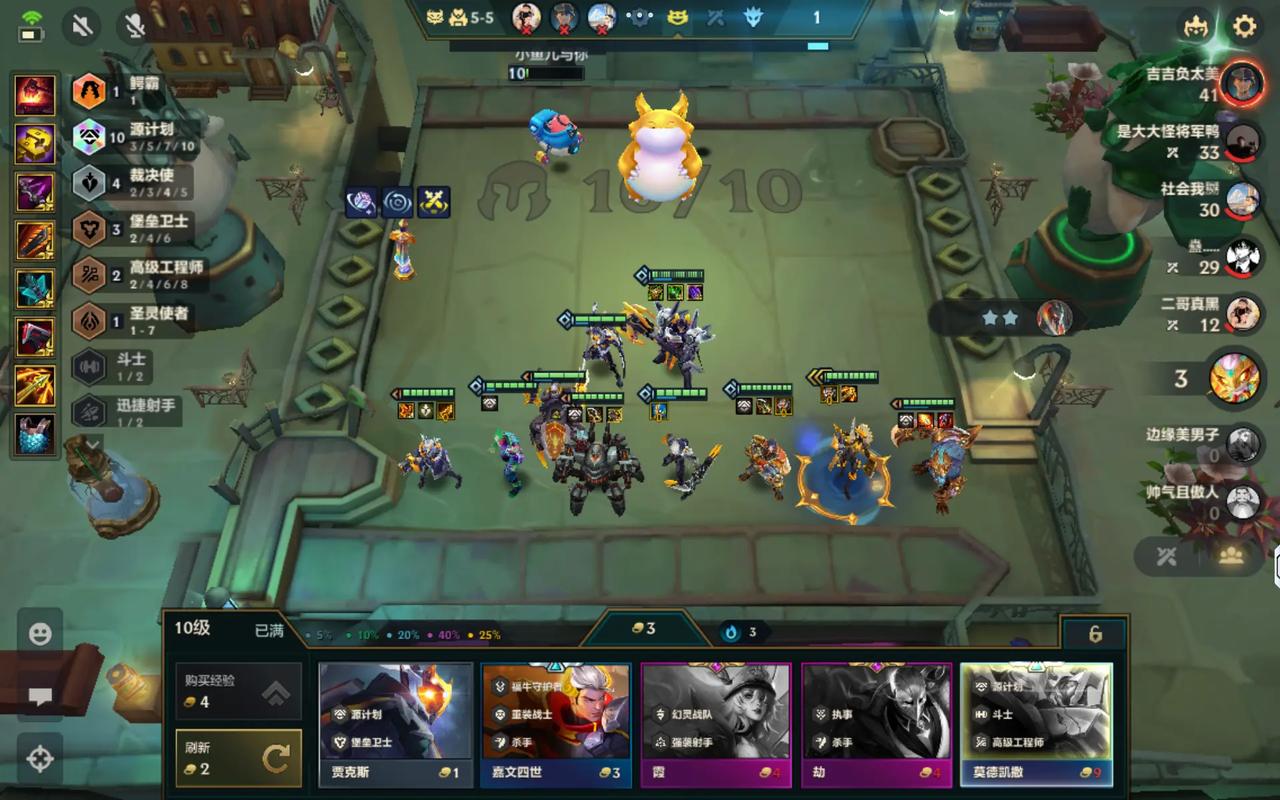Viewport: 1280px width, 800px height.
Task: Open the settings gear
Action: (1244, 26)
